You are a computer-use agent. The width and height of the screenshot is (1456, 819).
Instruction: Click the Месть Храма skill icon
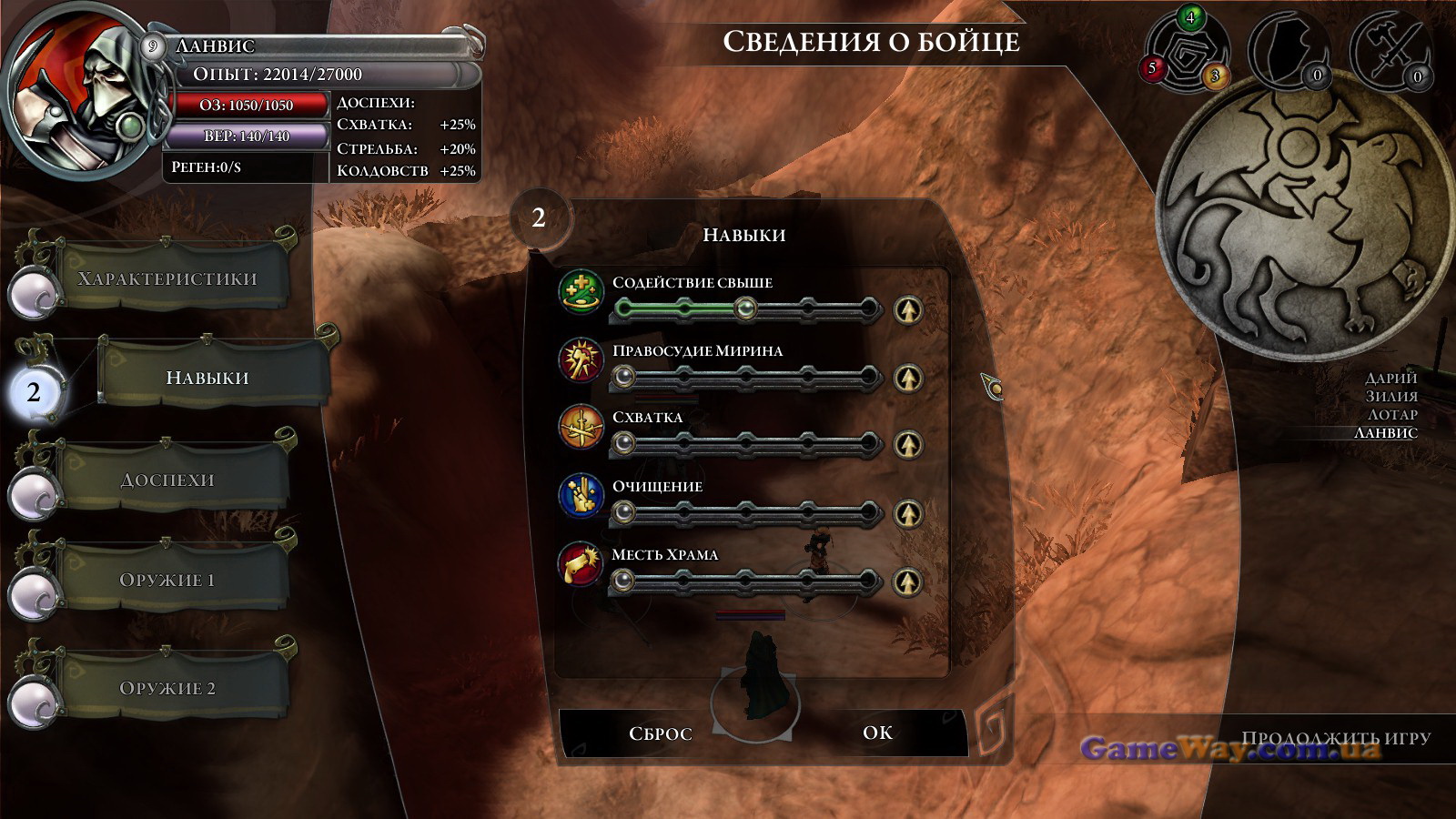point(581,564)
